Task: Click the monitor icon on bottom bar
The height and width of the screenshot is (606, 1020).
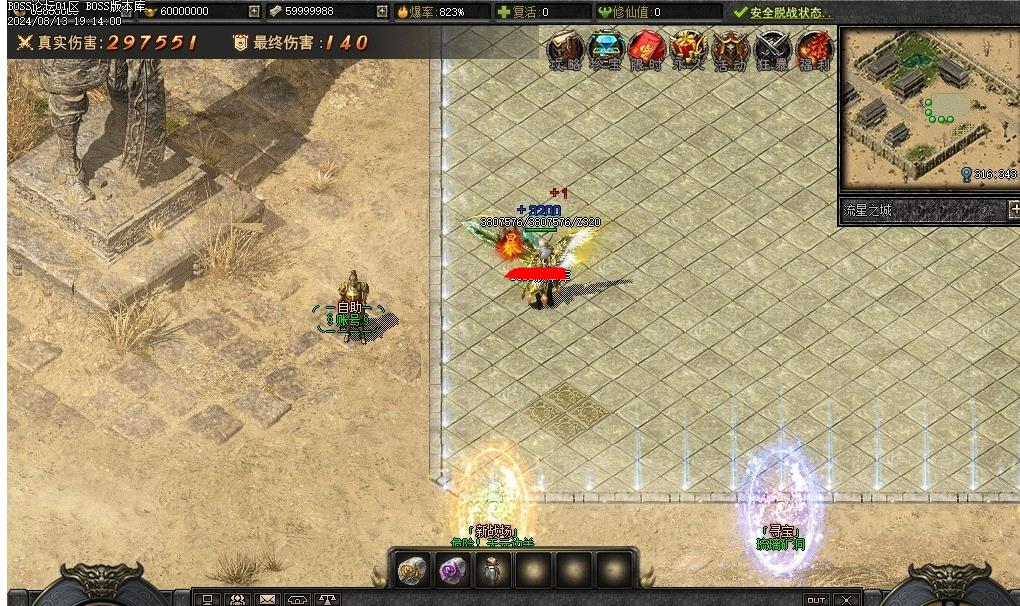Action: pos(208,600)
